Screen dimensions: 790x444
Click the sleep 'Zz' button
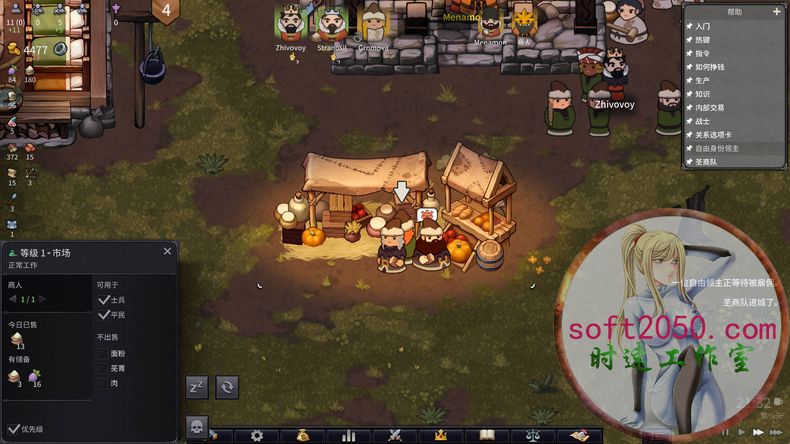point(197,387)
